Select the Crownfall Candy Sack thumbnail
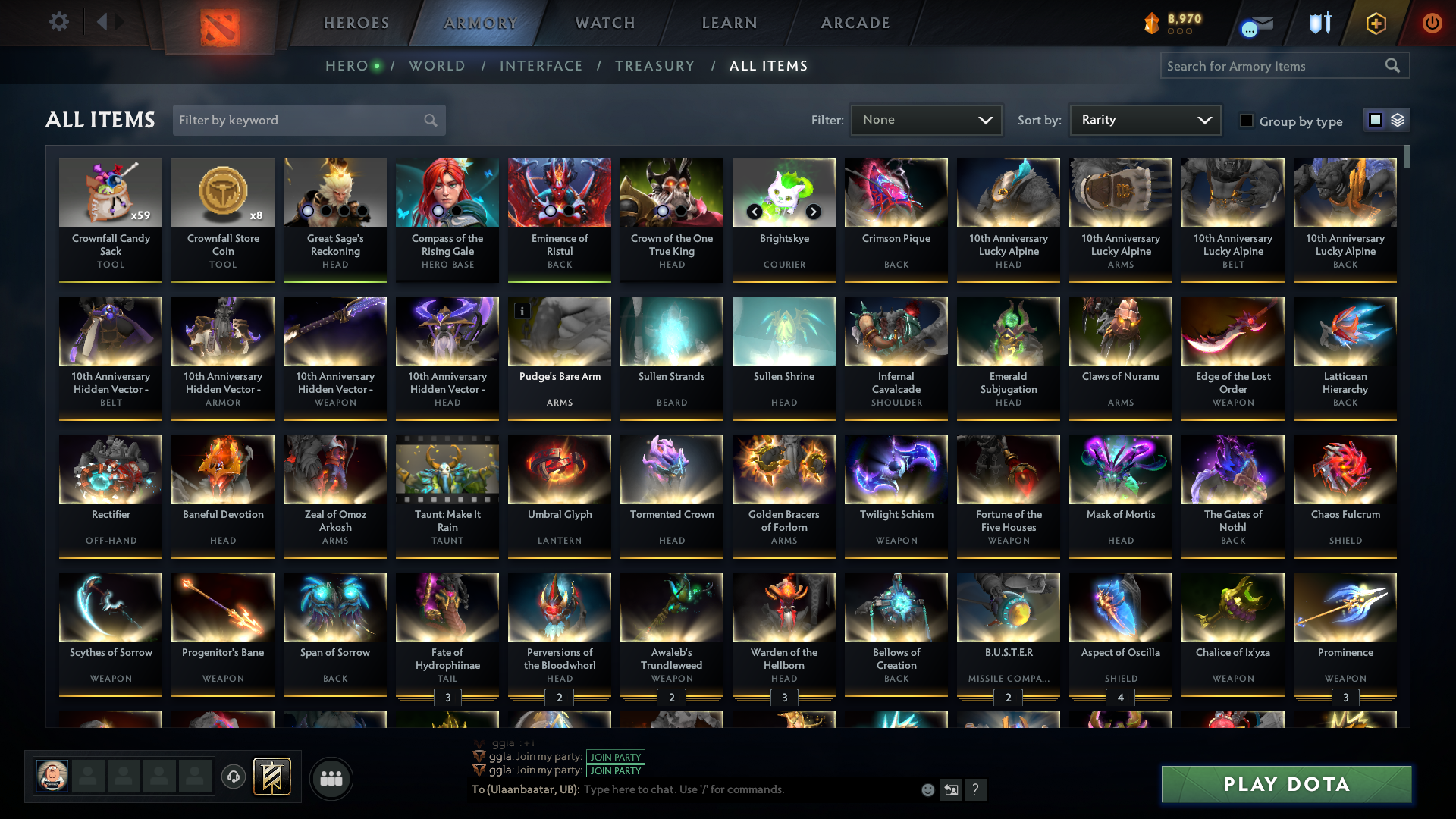Screen dimensions: 1456x819 click(111, 193)
